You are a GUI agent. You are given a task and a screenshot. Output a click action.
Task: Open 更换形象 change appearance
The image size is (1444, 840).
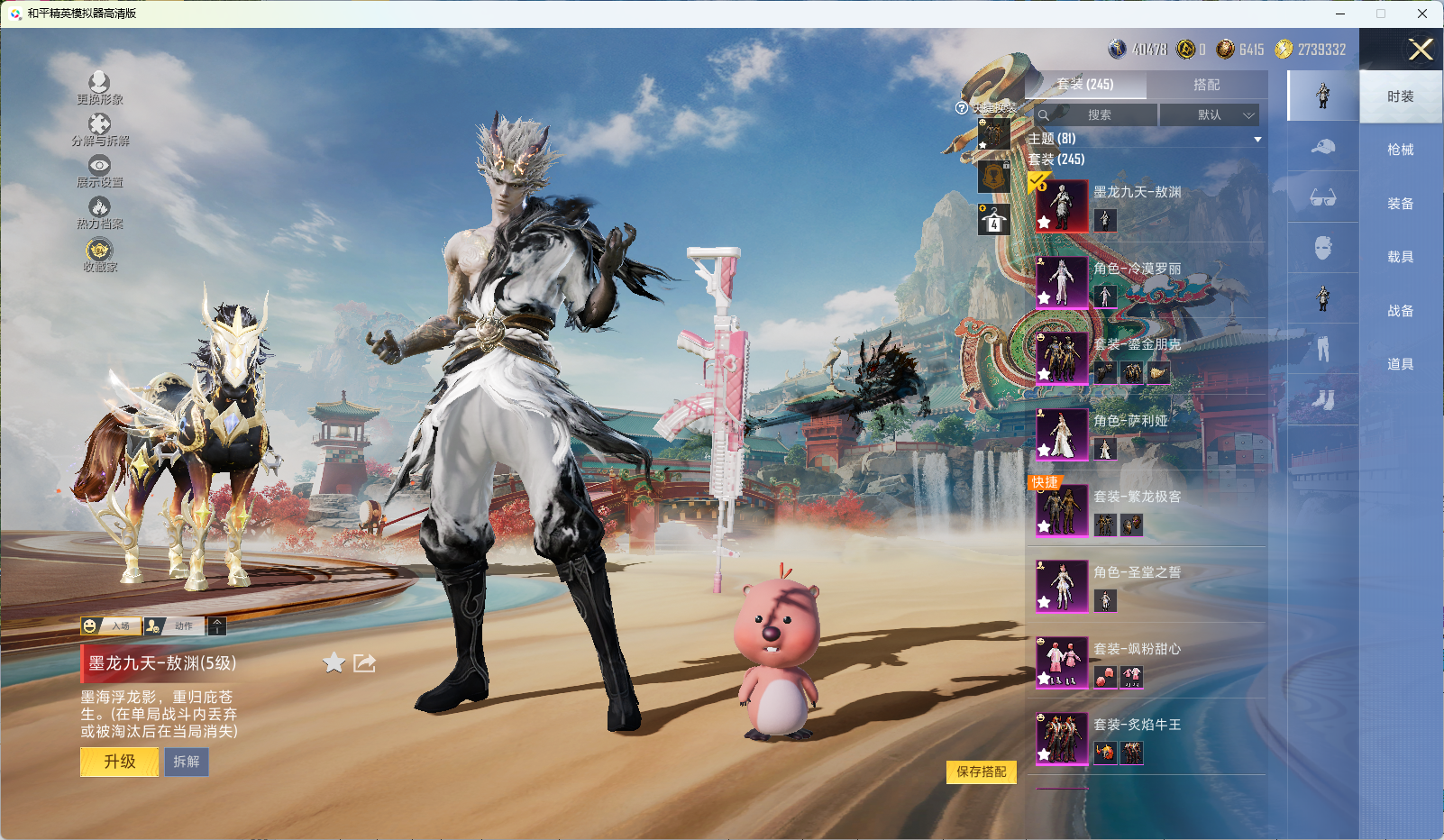(99, 88)
